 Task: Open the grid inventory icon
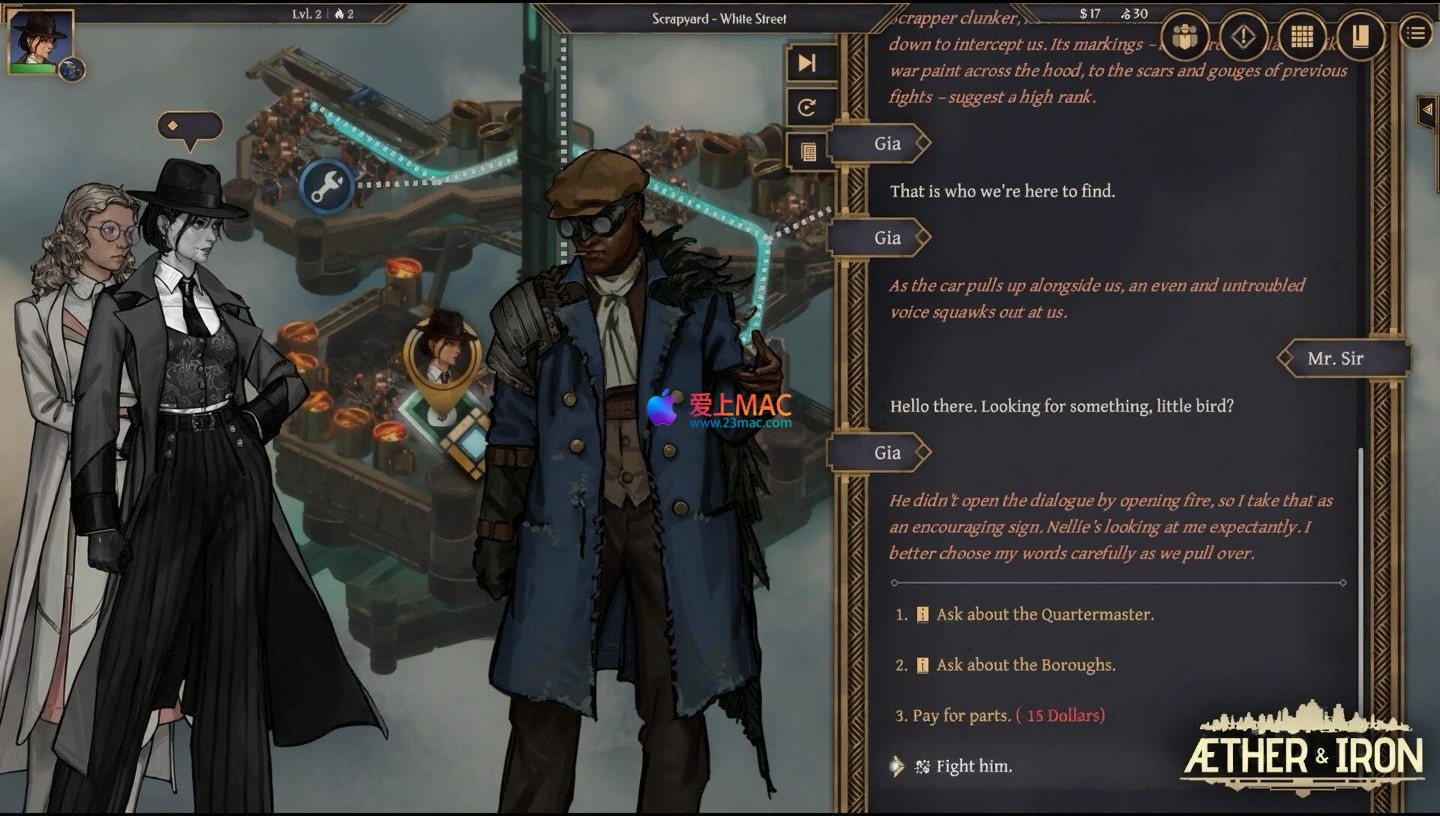point(1301,37)
